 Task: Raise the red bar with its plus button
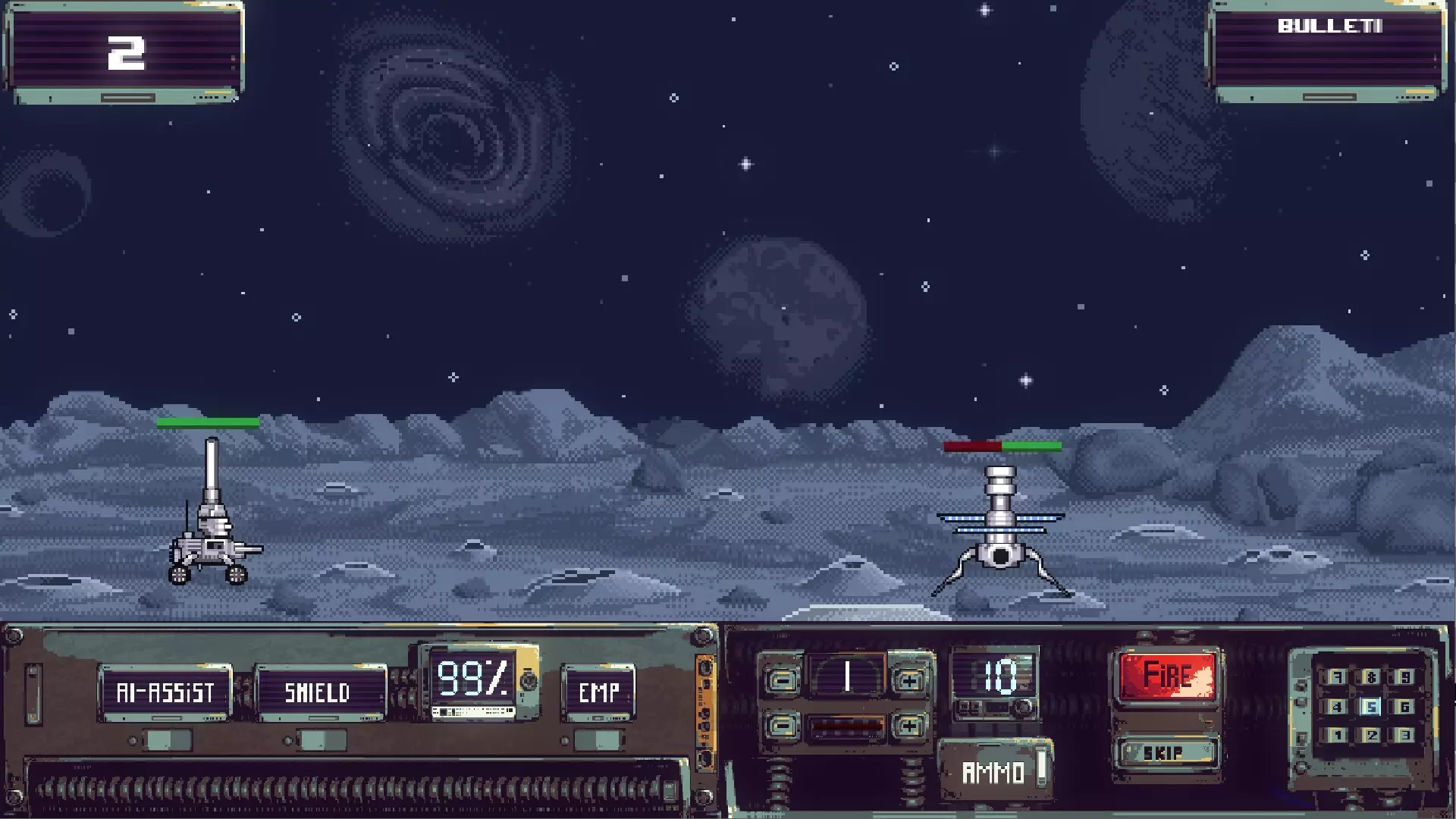pyautogui.click(x=909, y=726)
